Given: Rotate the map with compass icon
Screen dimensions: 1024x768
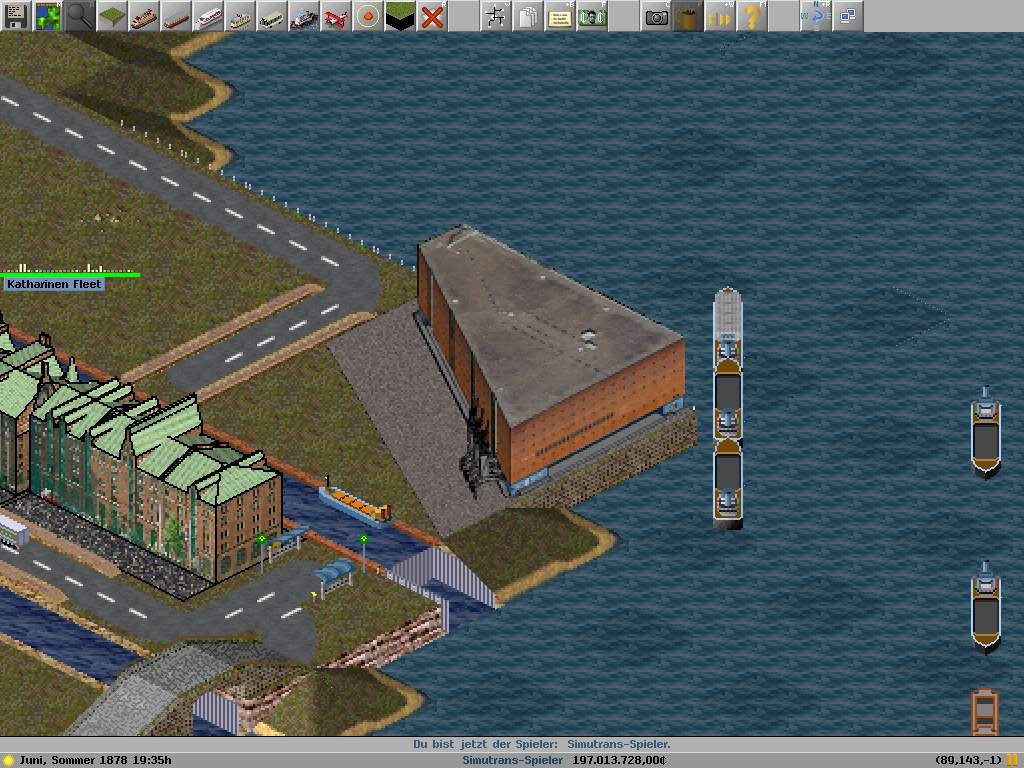Looking at the screenshot, I should click(x=815, y=16).
